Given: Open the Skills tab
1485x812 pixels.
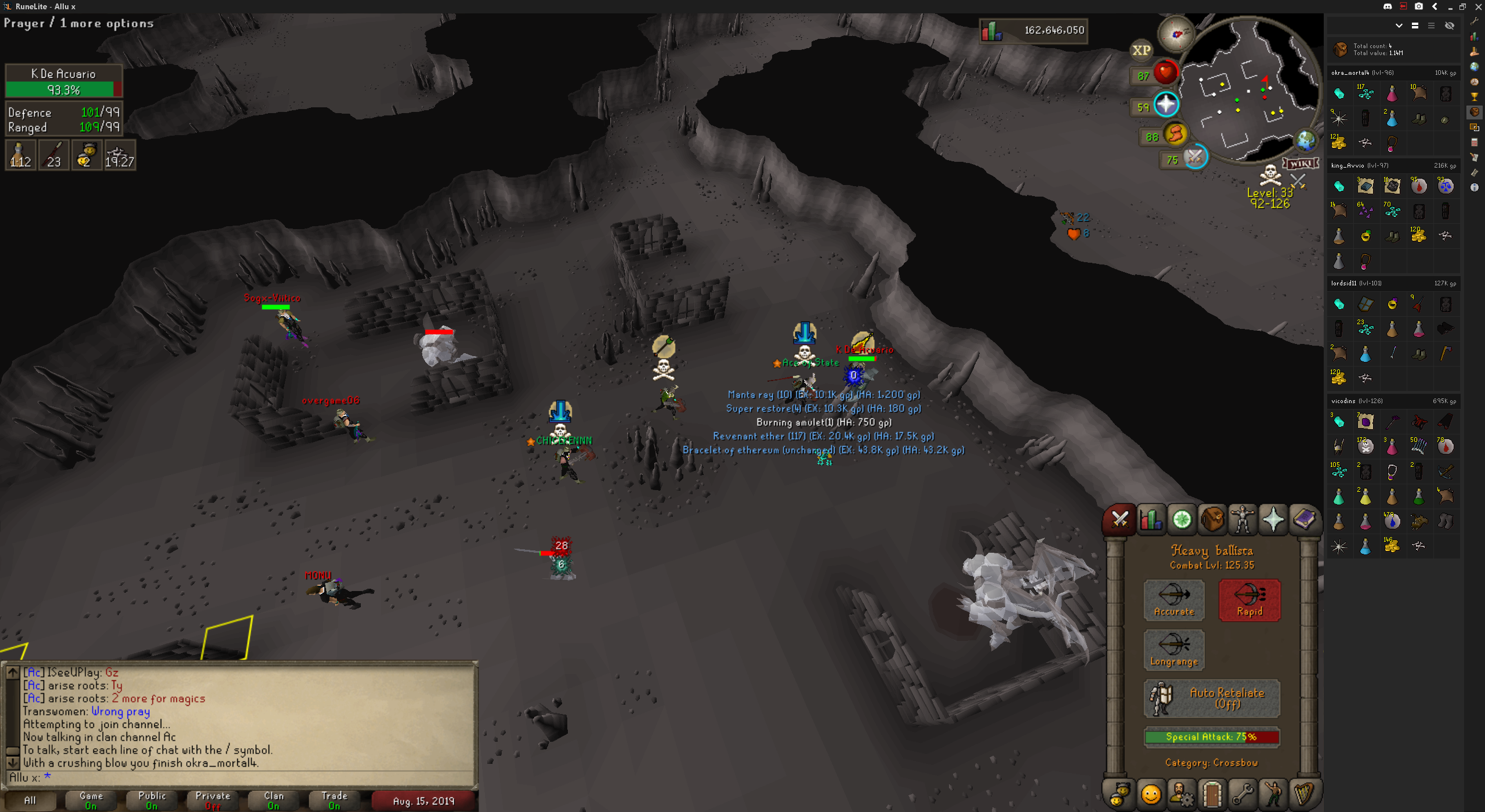Looking at the screenshot, I should click(x=1151, y=519).
